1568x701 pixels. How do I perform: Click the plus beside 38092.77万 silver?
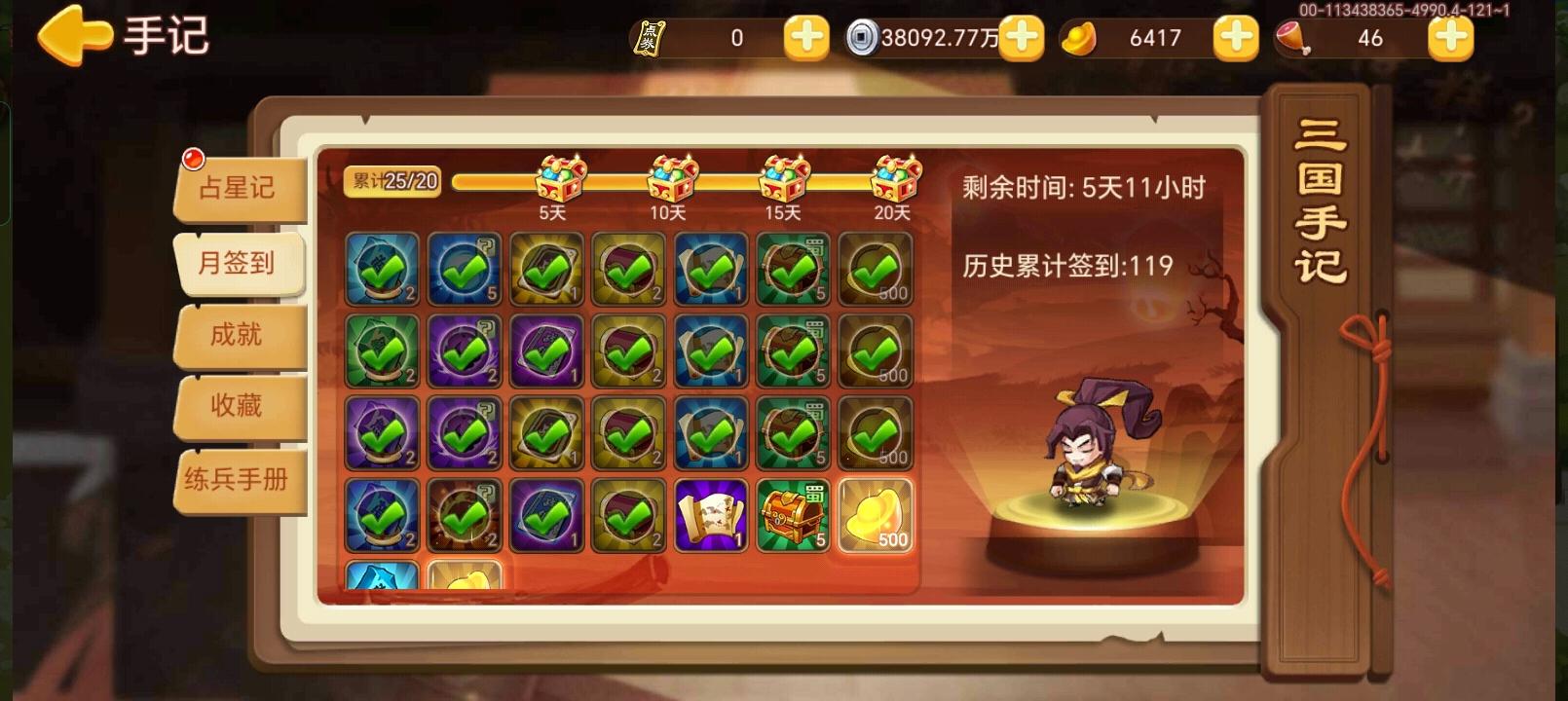pyautogui.click(x=1020, y=39)
